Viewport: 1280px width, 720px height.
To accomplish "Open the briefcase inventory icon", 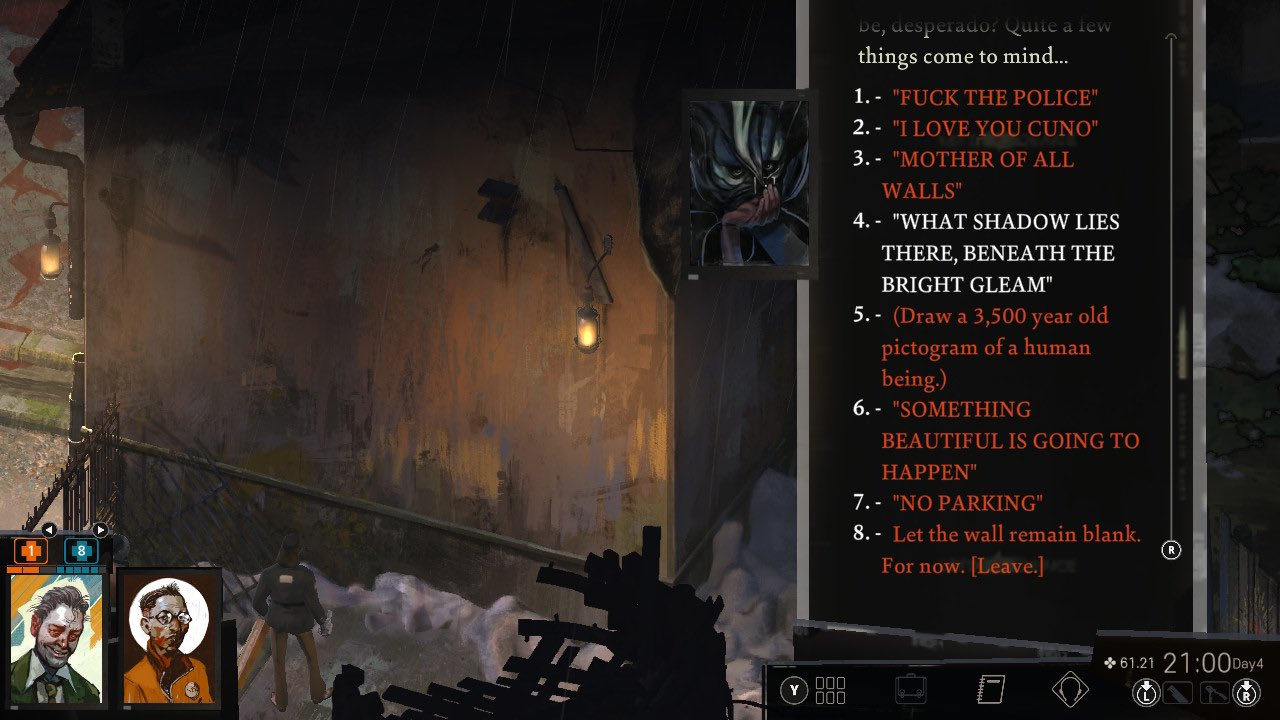I will click(x=910, y=690).
